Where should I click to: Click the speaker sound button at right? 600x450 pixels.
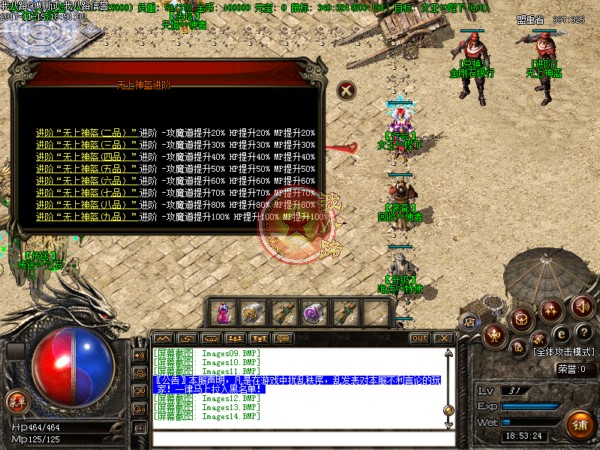click(x=581, y=307)
